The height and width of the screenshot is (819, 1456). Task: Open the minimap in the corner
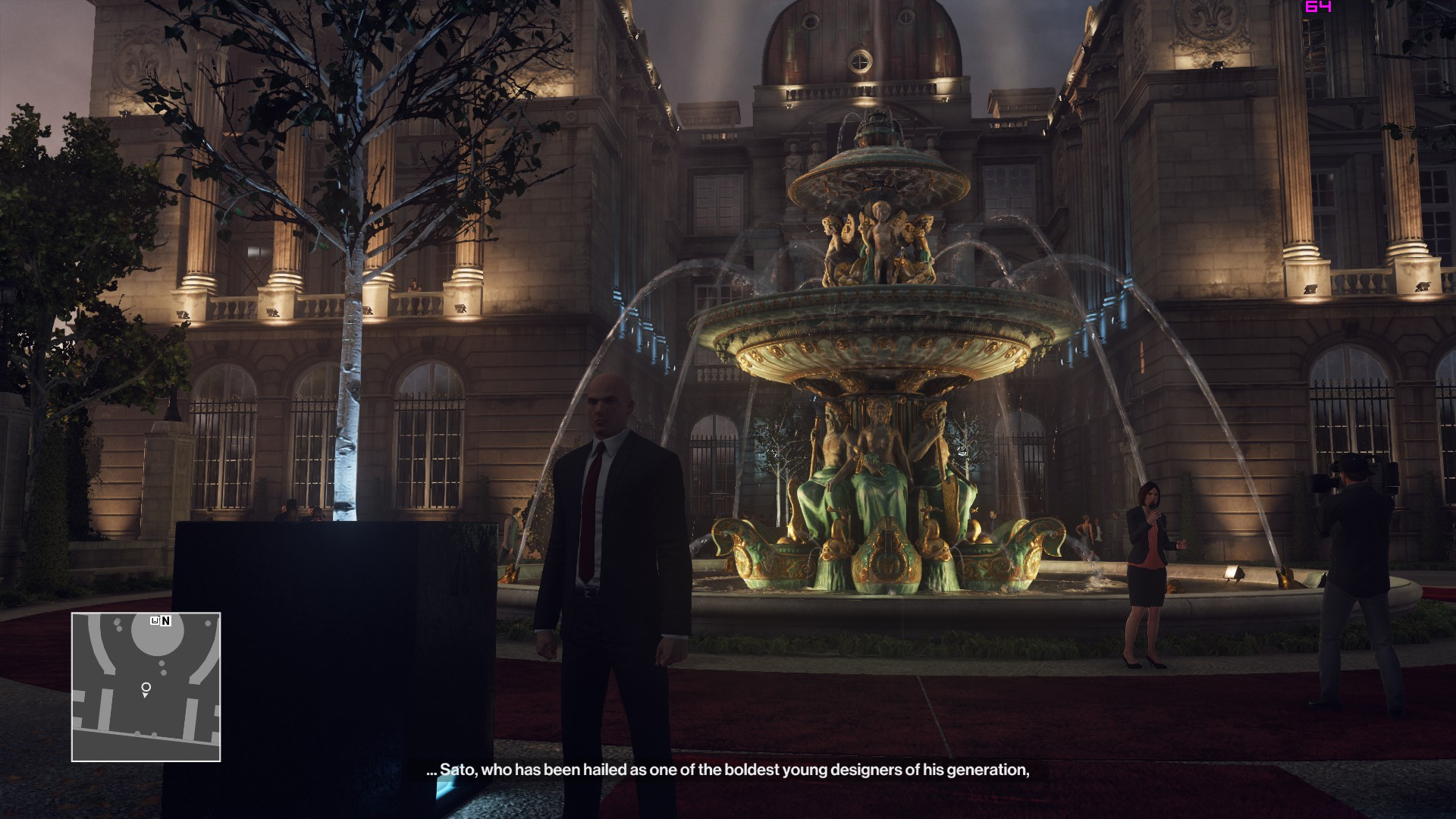tap(146, 686)
